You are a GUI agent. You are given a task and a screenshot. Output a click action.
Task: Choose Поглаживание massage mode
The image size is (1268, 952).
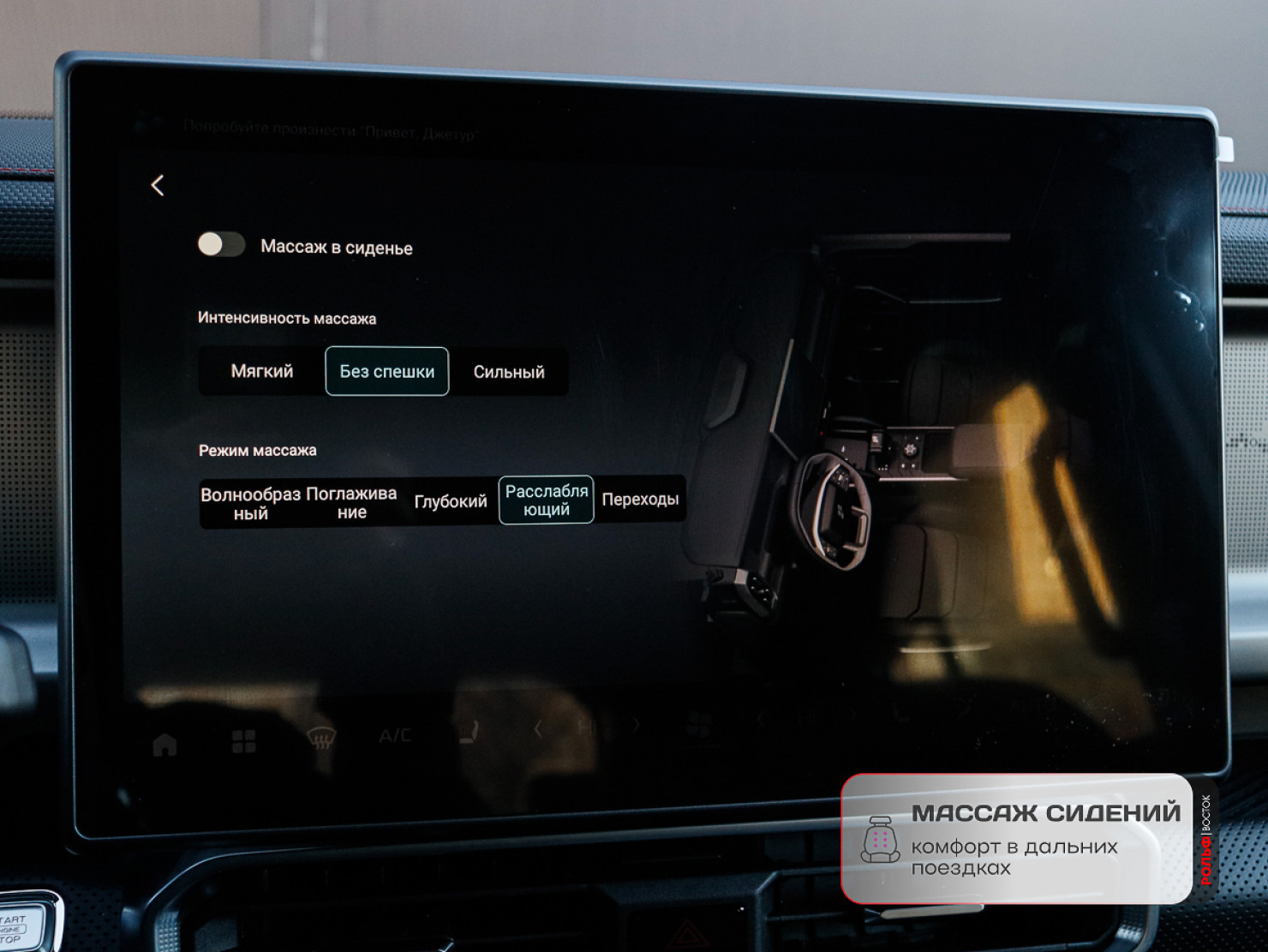tap(351, 502)
